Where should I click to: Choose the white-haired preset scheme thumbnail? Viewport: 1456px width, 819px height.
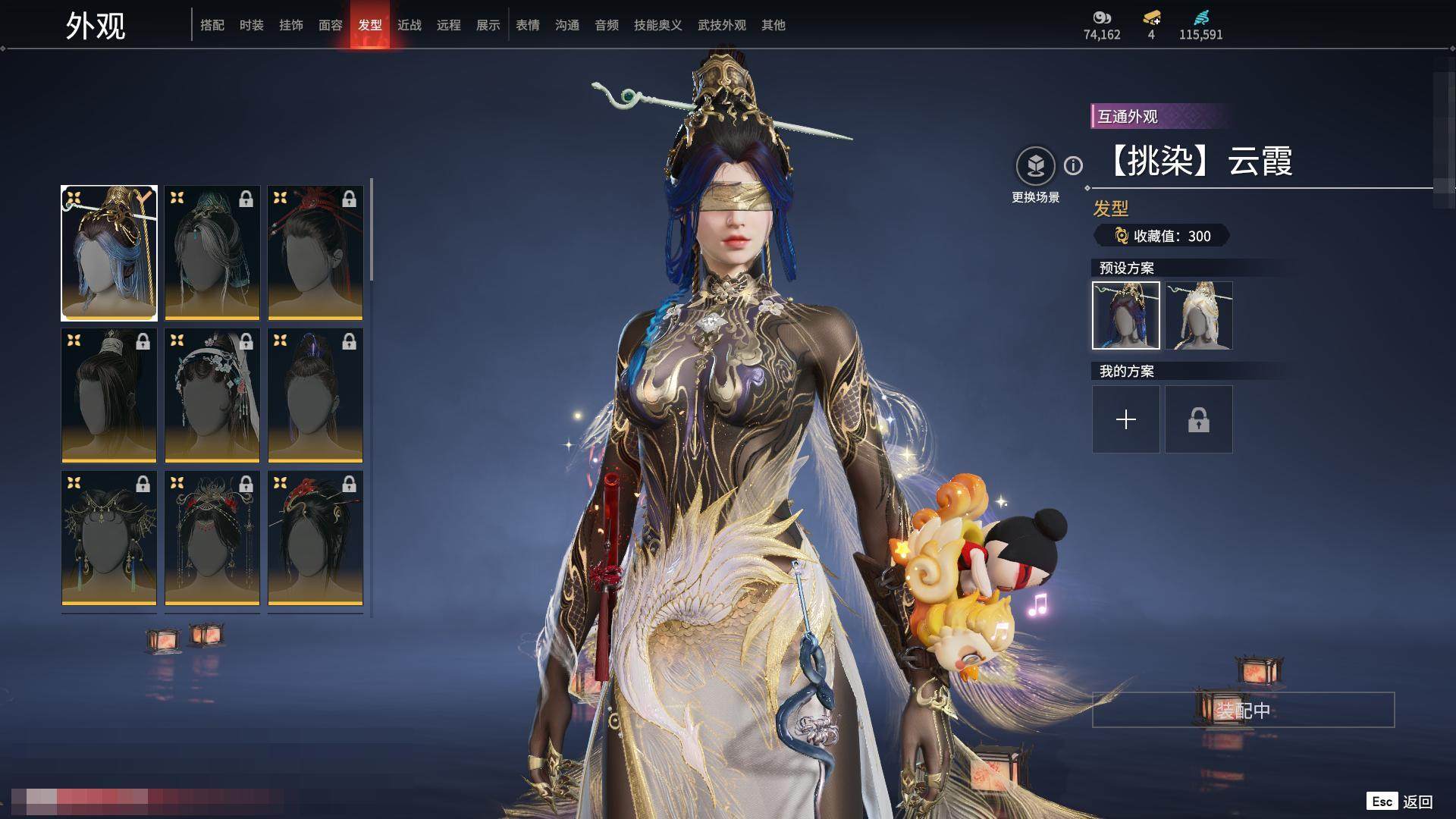point(1199,315)
